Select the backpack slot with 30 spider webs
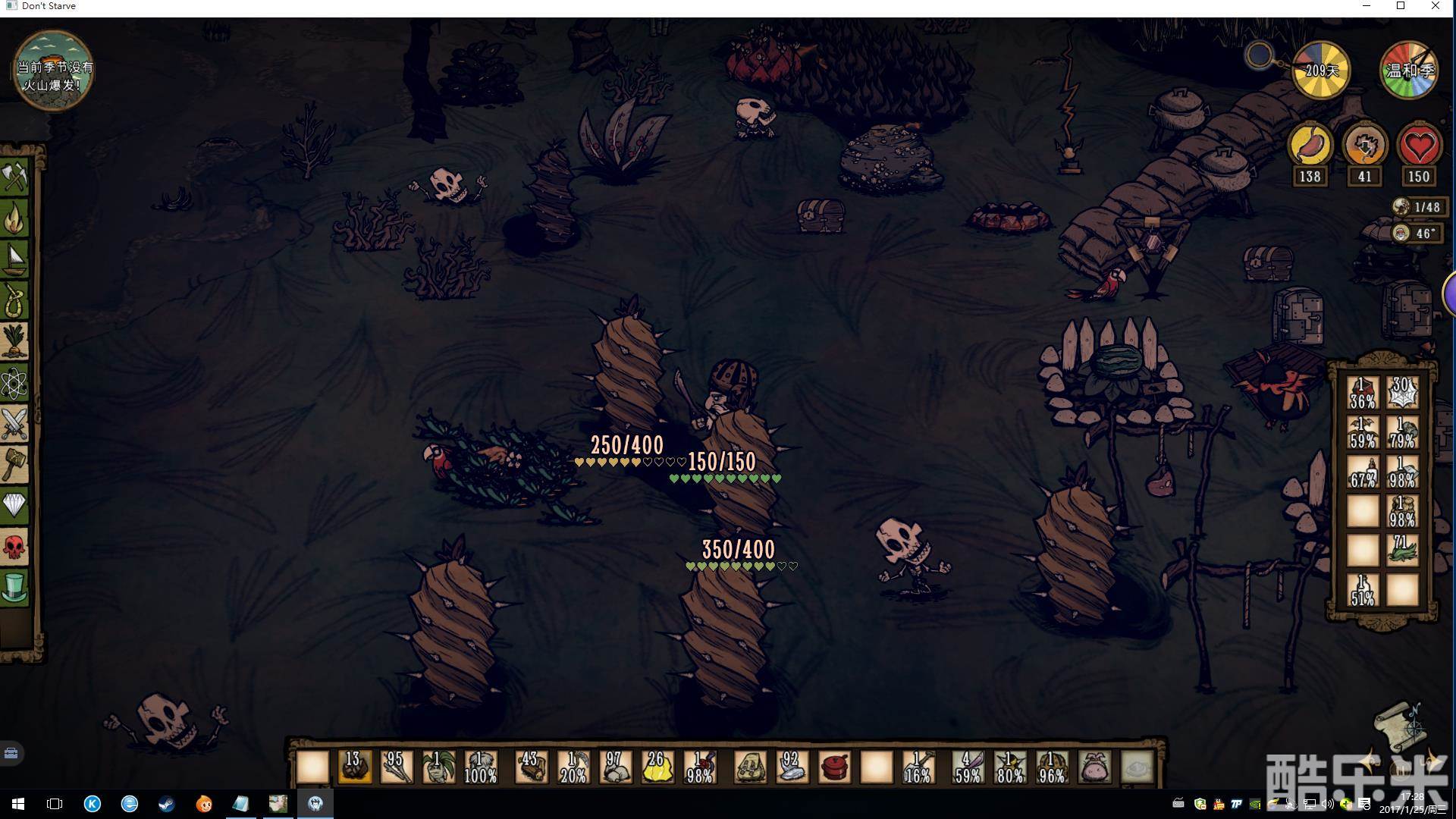 coord(1401,393)
